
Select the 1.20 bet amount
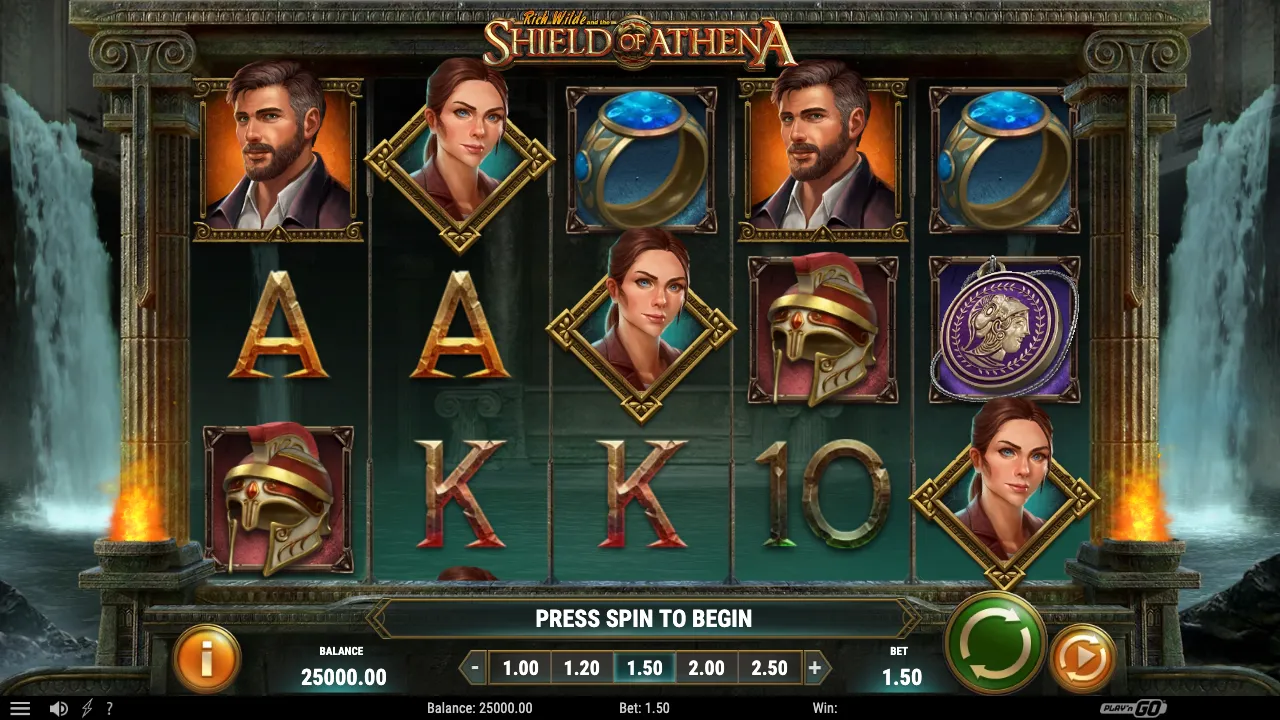click(x=581, y=666)
